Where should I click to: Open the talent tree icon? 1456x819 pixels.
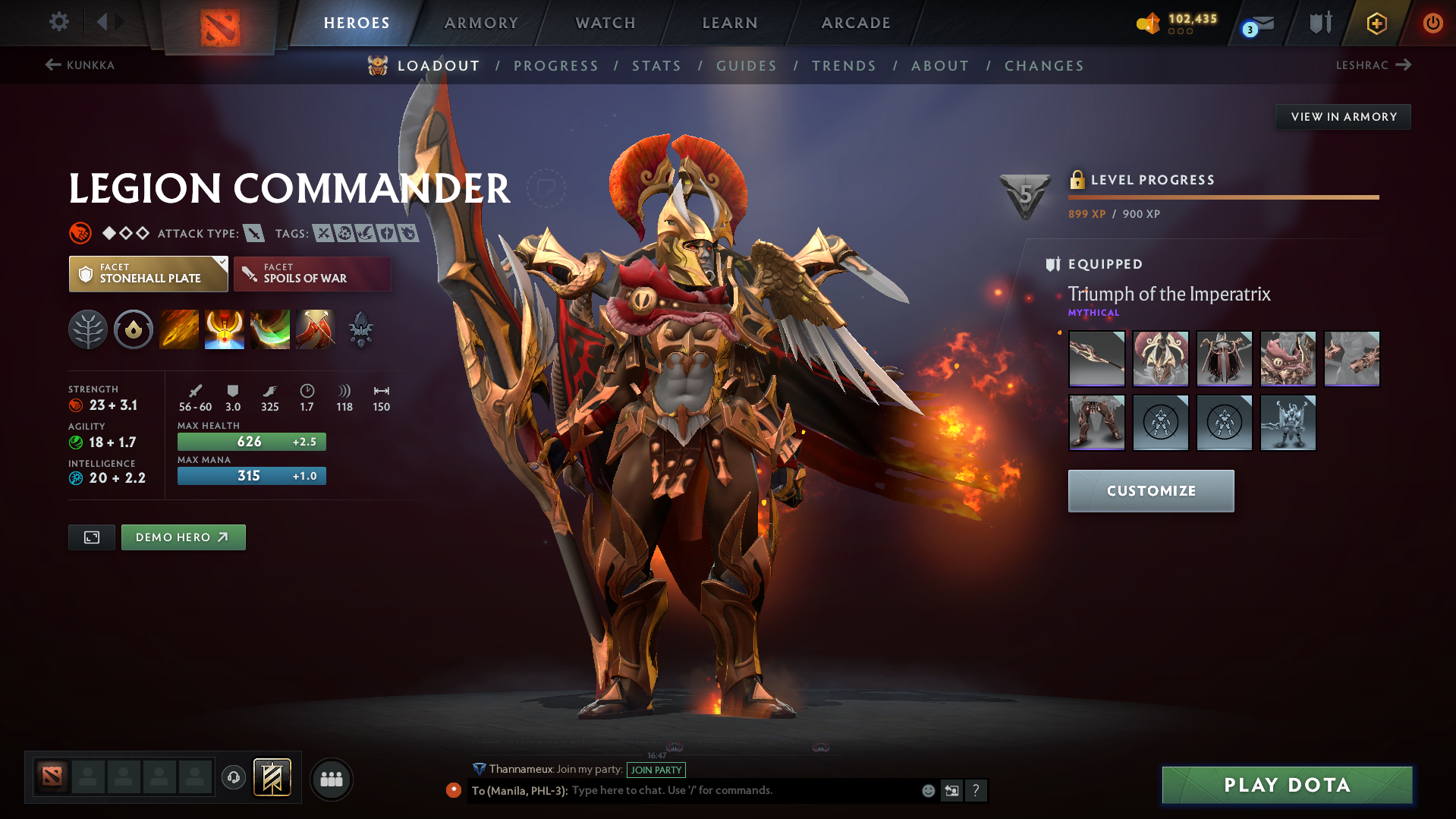[88, 329]
